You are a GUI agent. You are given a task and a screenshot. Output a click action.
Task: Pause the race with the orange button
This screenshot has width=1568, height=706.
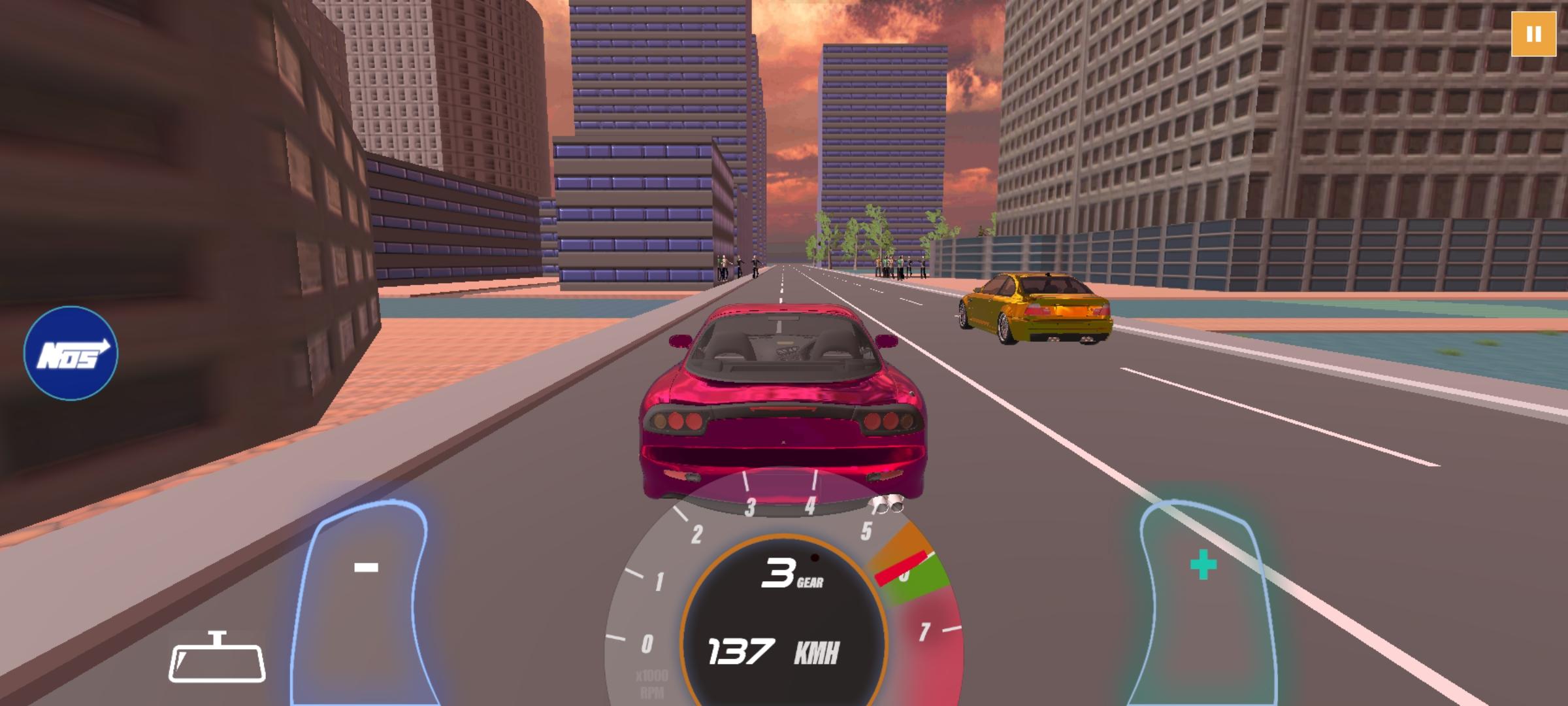(x=1533, y=34)
